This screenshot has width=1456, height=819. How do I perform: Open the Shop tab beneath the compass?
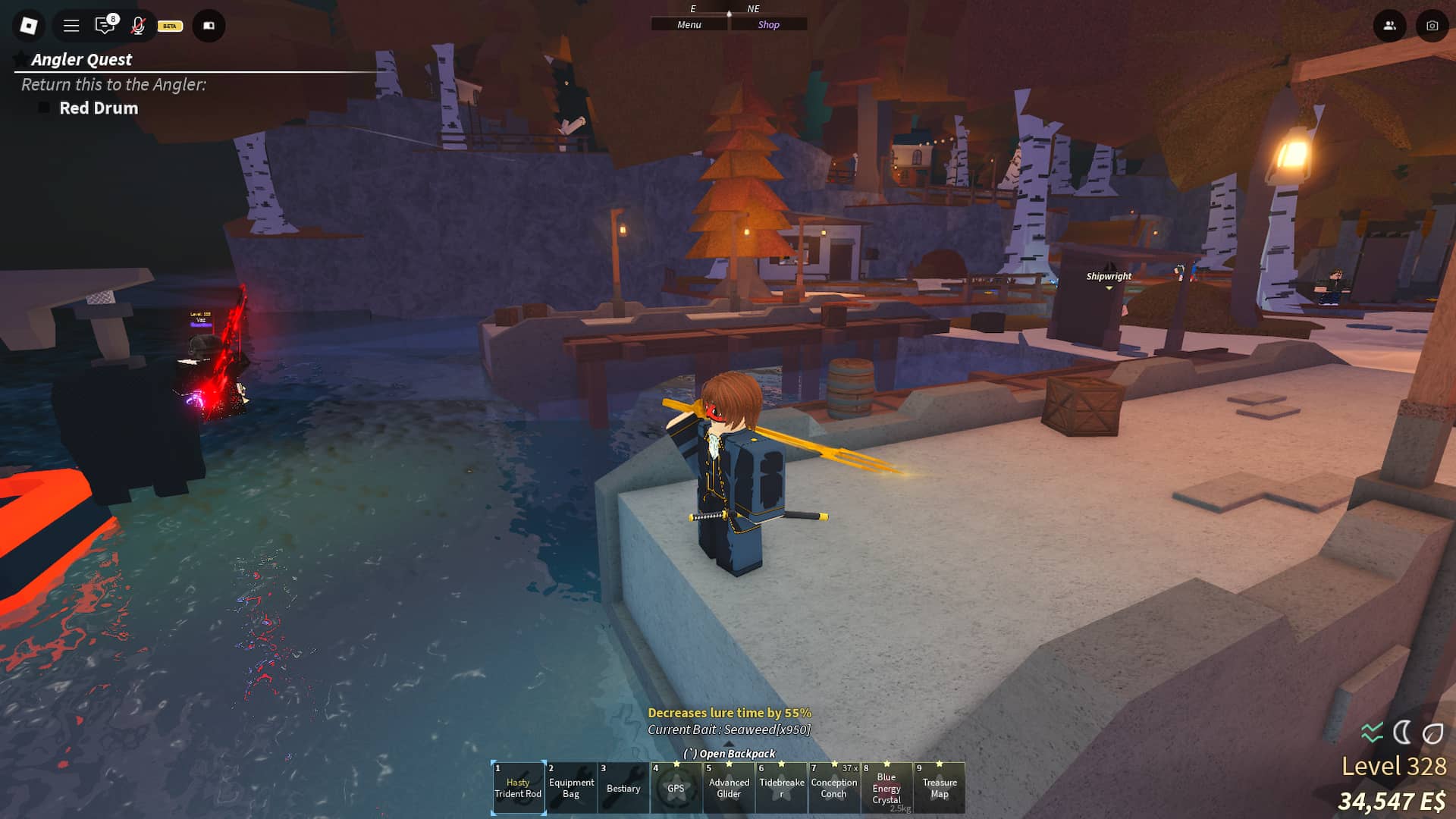click(x=769, y=24)
